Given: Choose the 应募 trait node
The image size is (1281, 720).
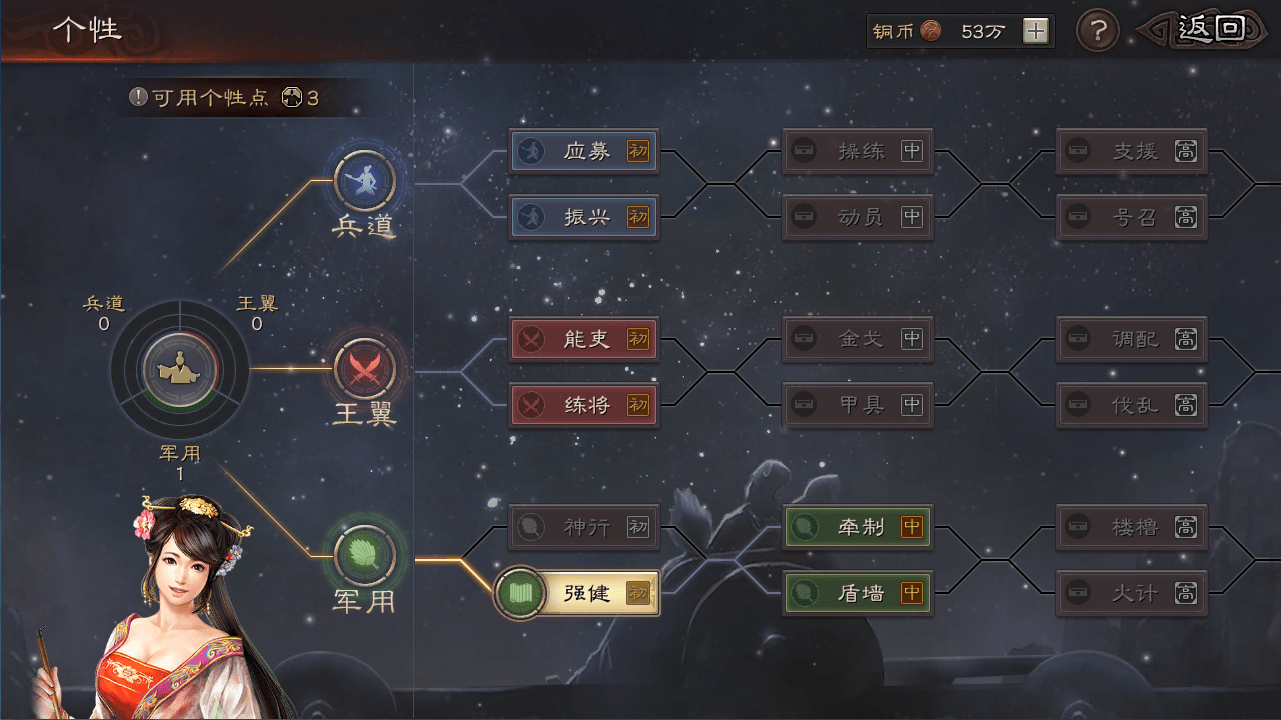Looking at the screenshot, I should [x=584, y=151].
